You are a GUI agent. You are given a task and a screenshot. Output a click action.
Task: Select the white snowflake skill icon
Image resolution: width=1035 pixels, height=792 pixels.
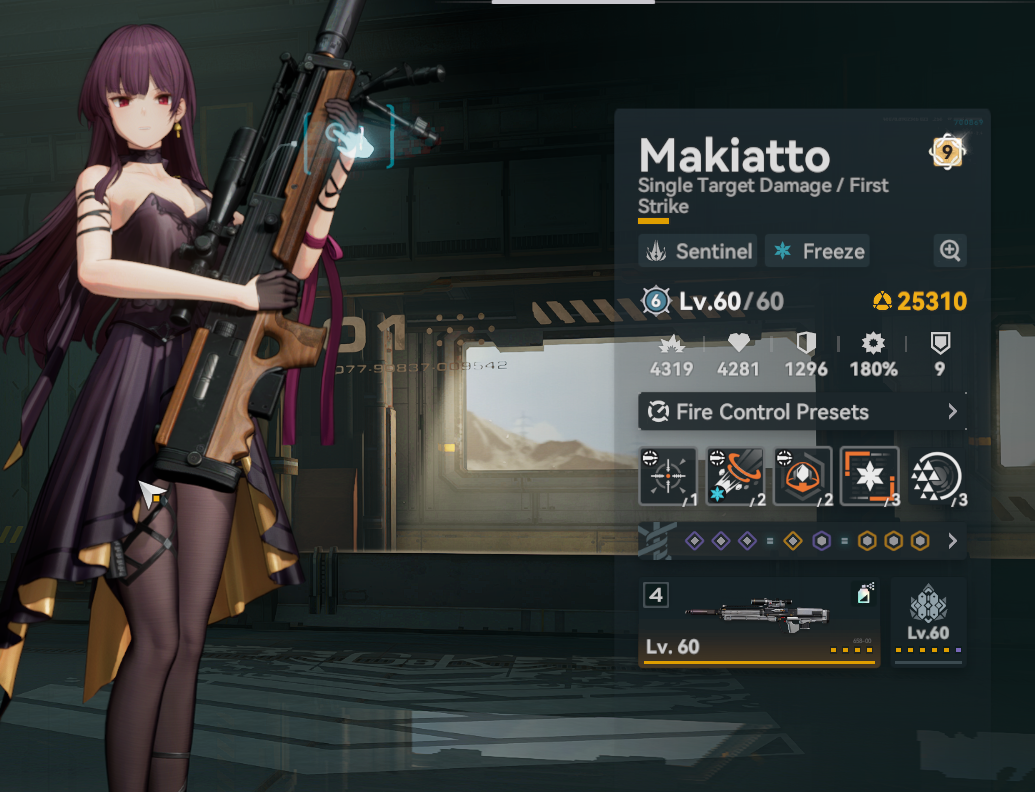[869, 476]
